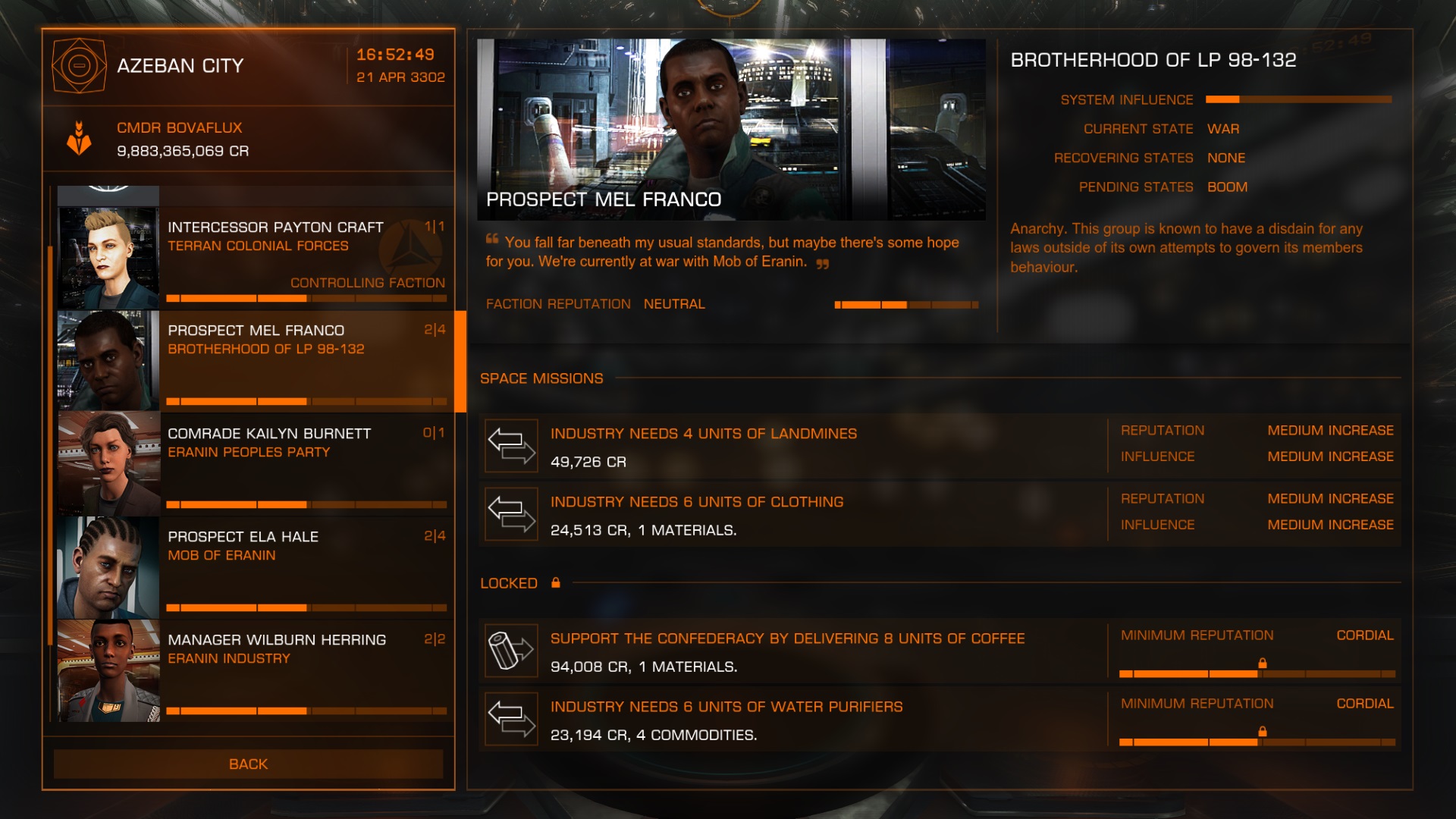Click Prospect Ela Hale's portrait thumbnail
Screen dimensions: 1456x819
108,566
